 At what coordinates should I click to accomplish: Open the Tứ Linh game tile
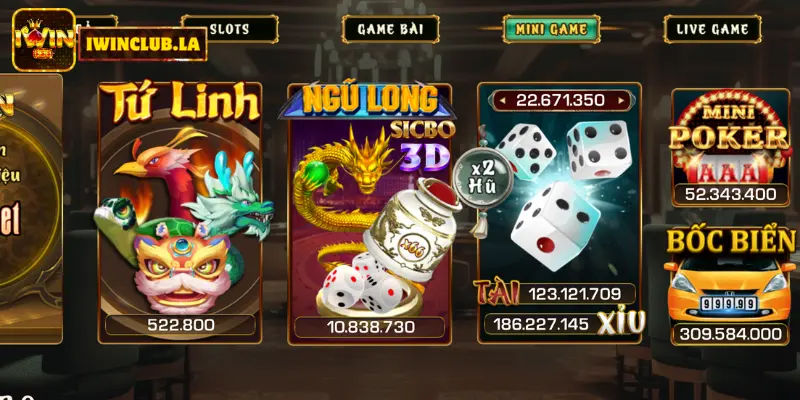tap(180, 212)
